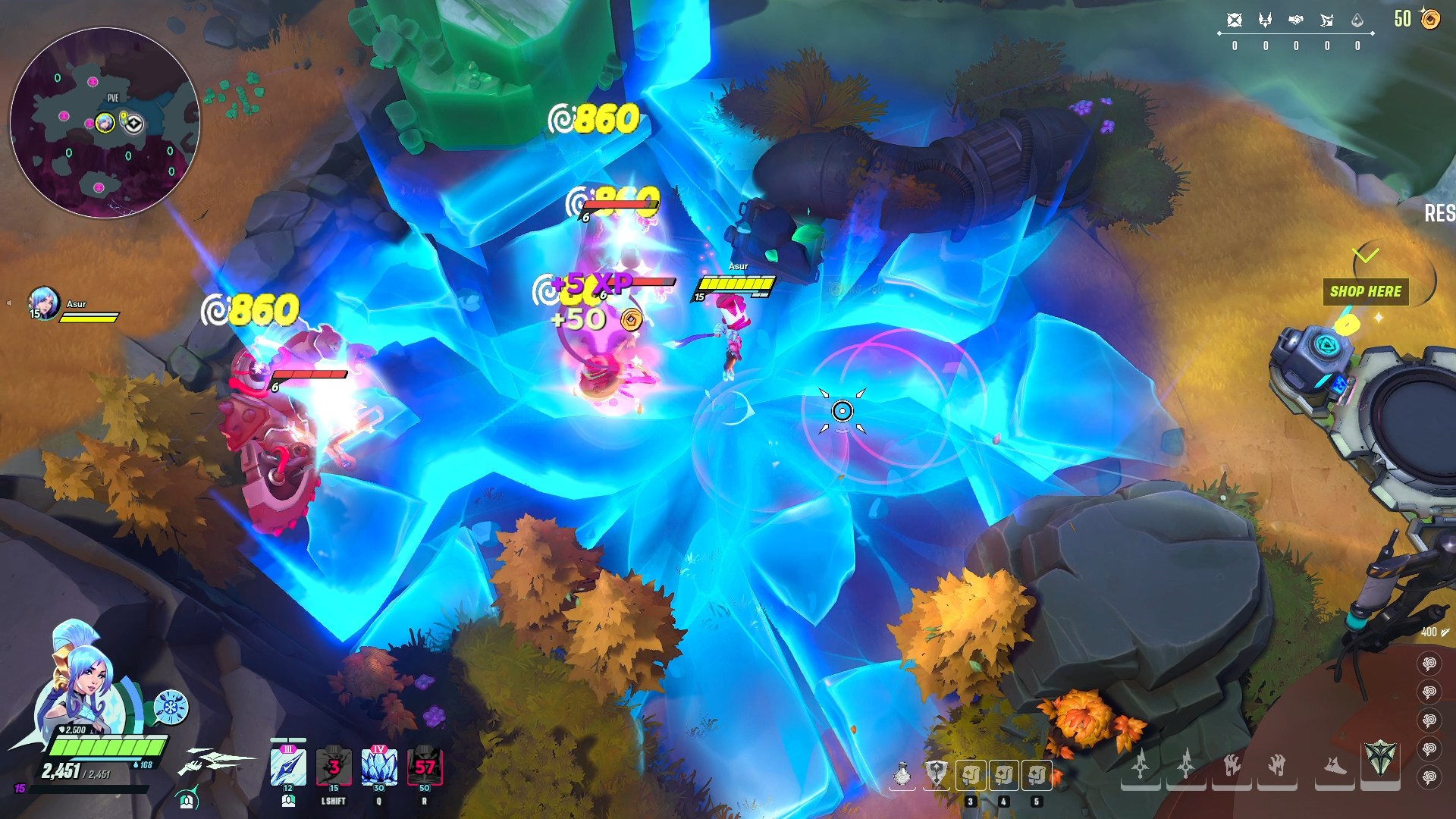Screen dimensions: 1456x819
Task: Click the gold coin currency icon
Action: [x=1430, y=19]
